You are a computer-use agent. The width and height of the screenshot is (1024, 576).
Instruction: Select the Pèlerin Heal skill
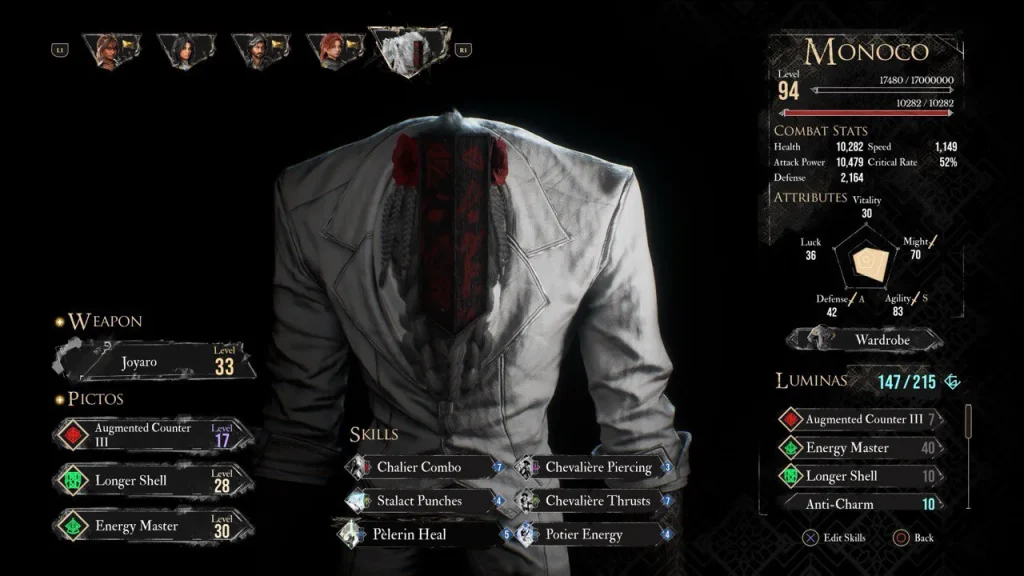point(420,535)
